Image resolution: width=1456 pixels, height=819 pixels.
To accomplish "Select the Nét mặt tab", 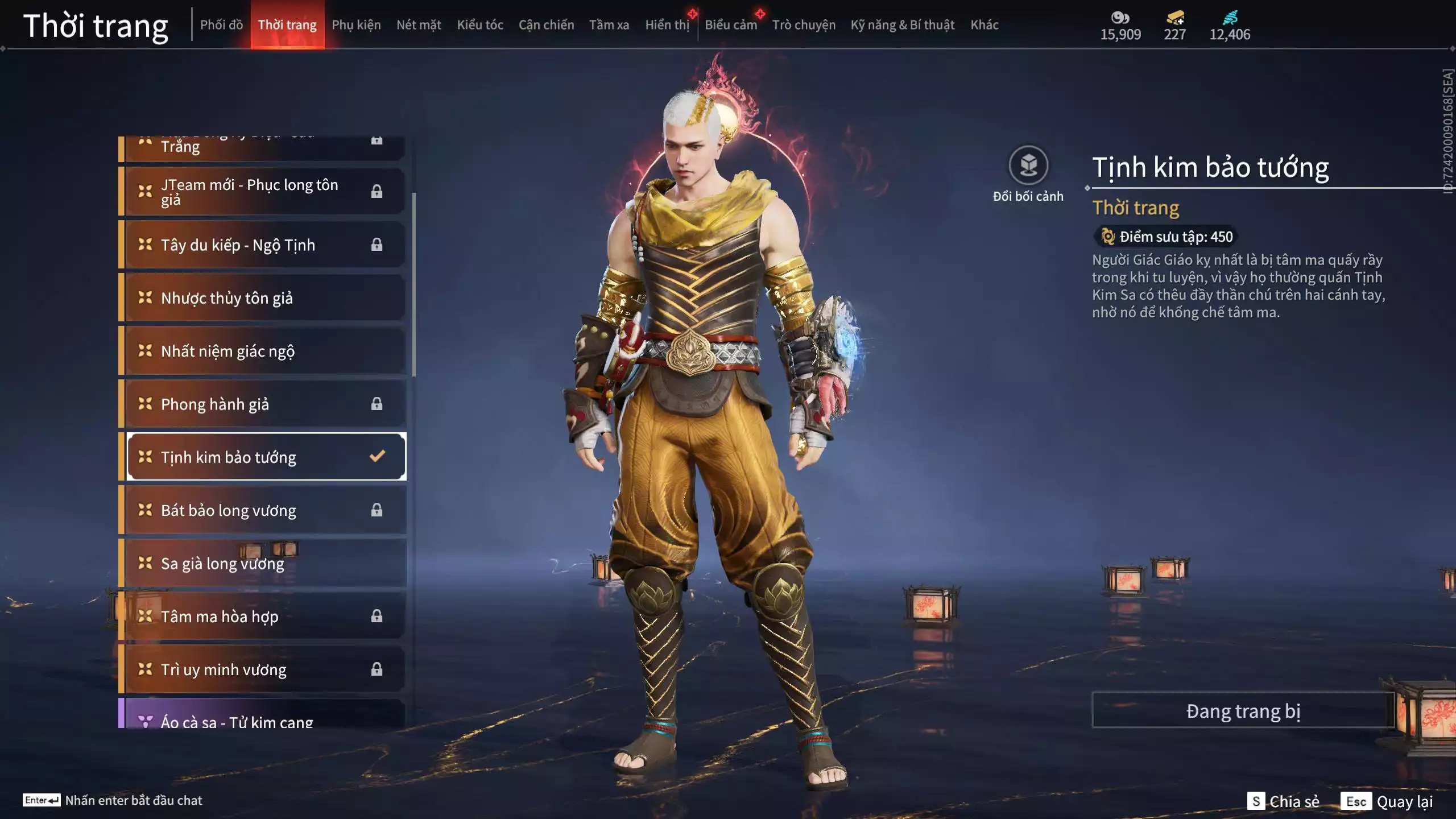I will 419,25.
